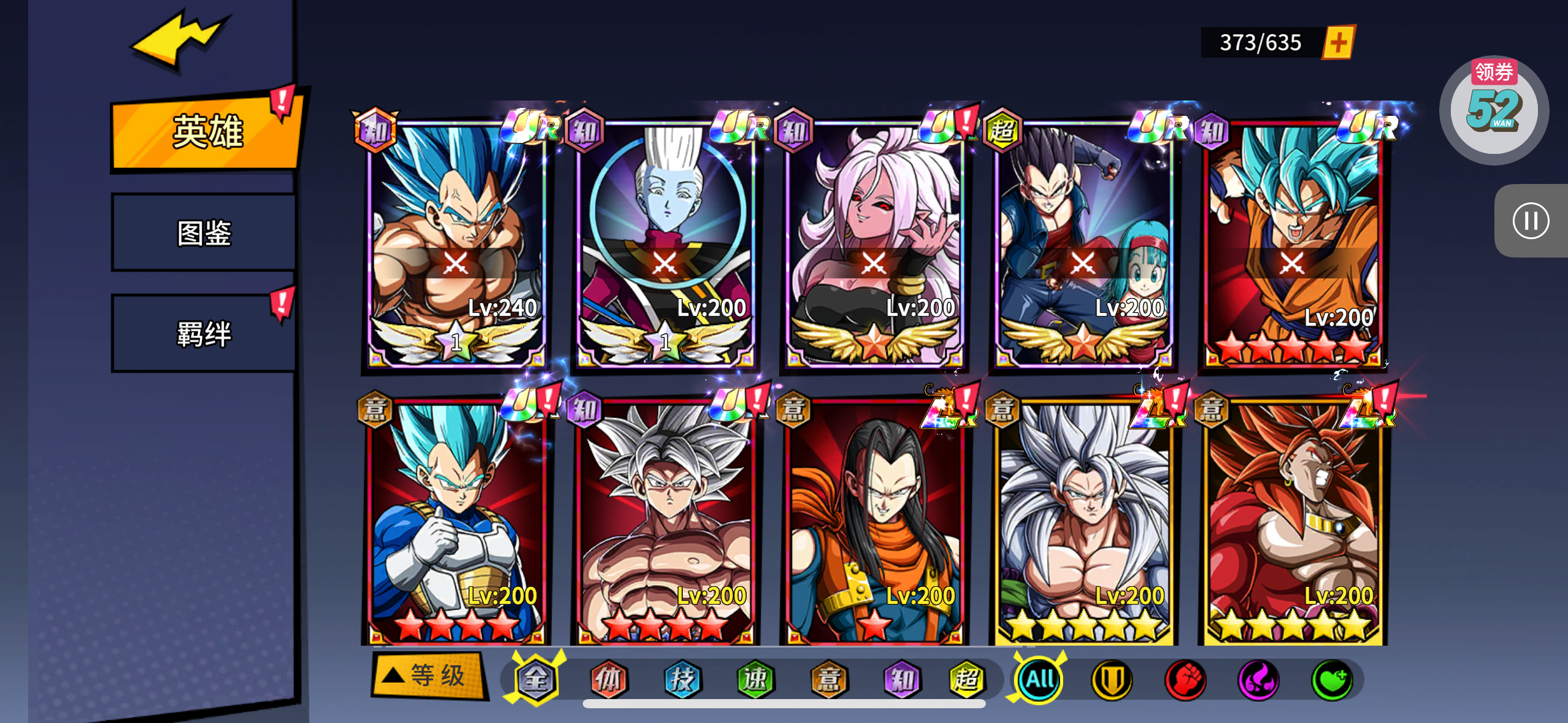Pick the Vegeta and Bulla card
Image resolution: width=1568 pixels, height=723 pixels.
(1083, 245)
